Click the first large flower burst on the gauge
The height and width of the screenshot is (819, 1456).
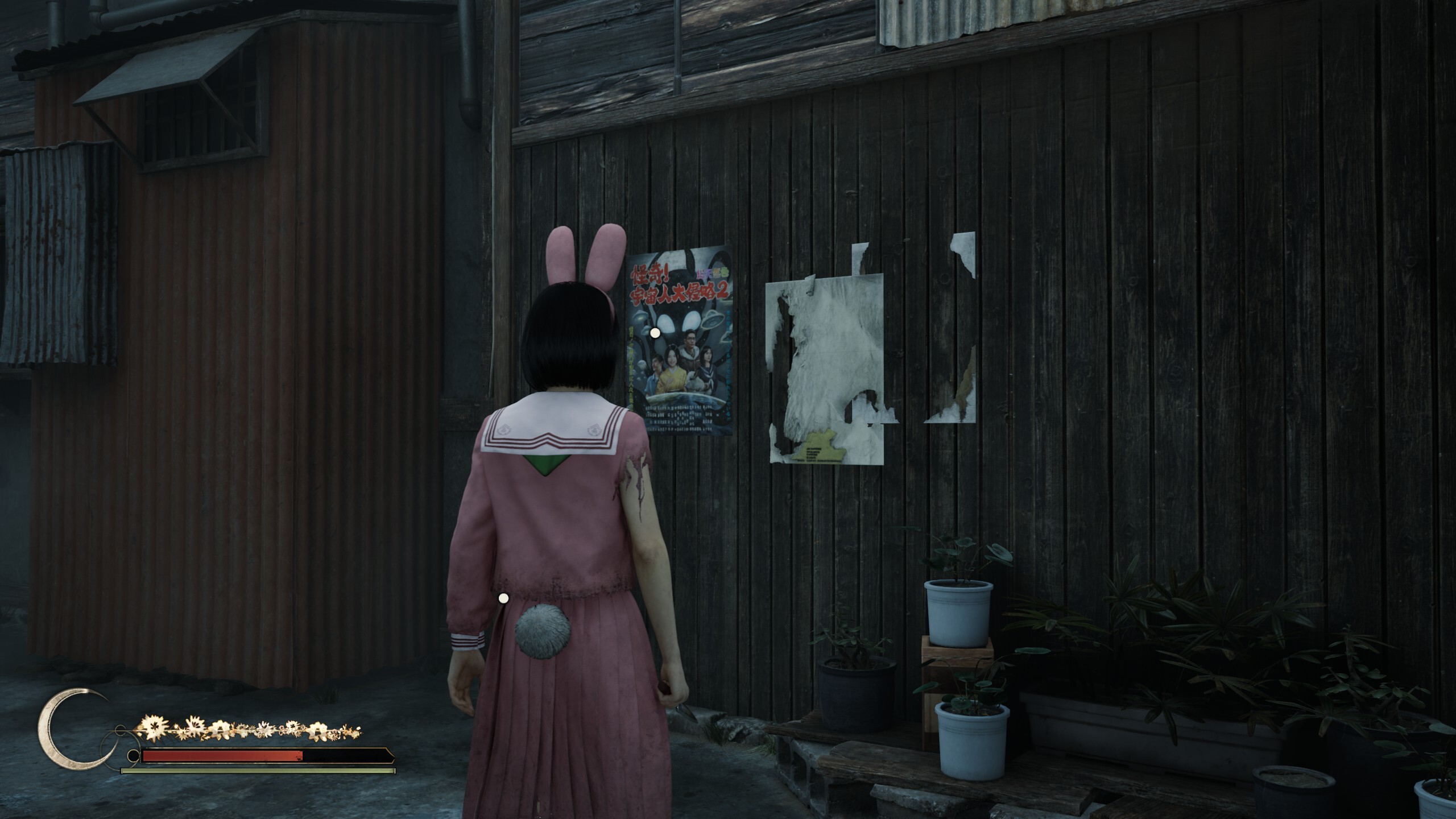(x=152, y=729)
